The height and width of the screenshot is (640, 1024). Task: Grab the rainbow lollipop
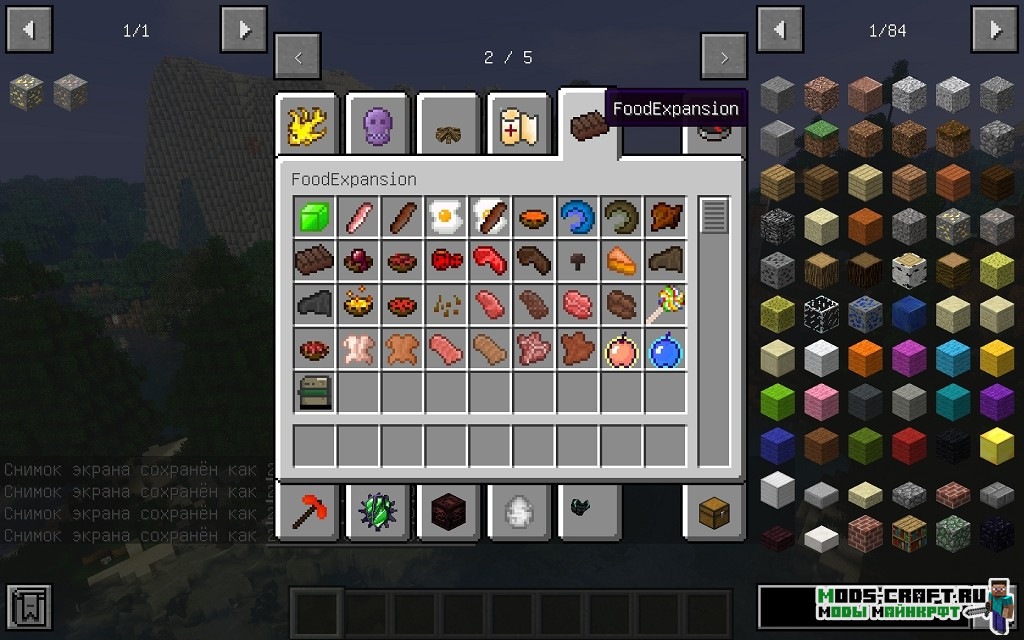click(663, 304)
